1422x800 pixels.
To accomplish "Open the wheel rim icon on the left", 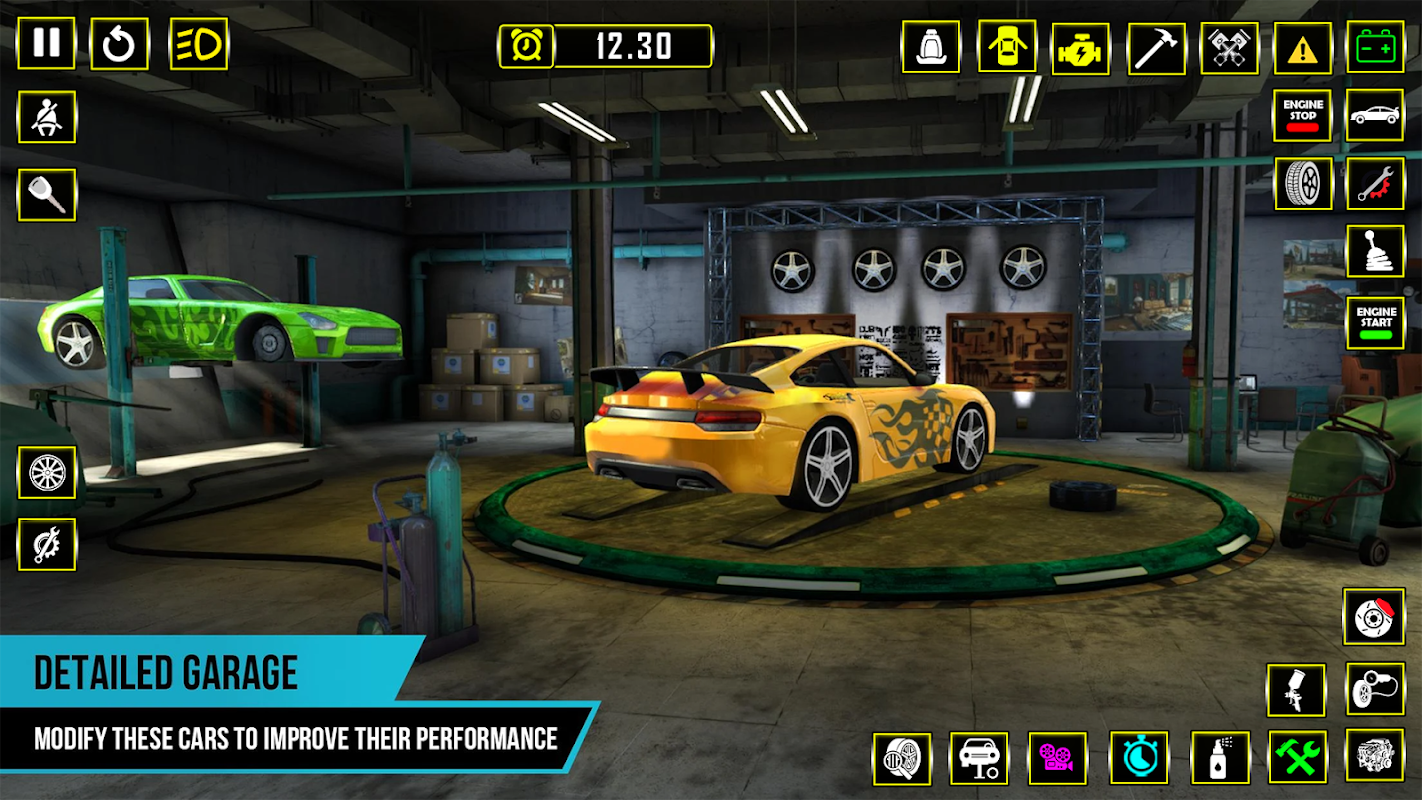I will click(46, 472).
